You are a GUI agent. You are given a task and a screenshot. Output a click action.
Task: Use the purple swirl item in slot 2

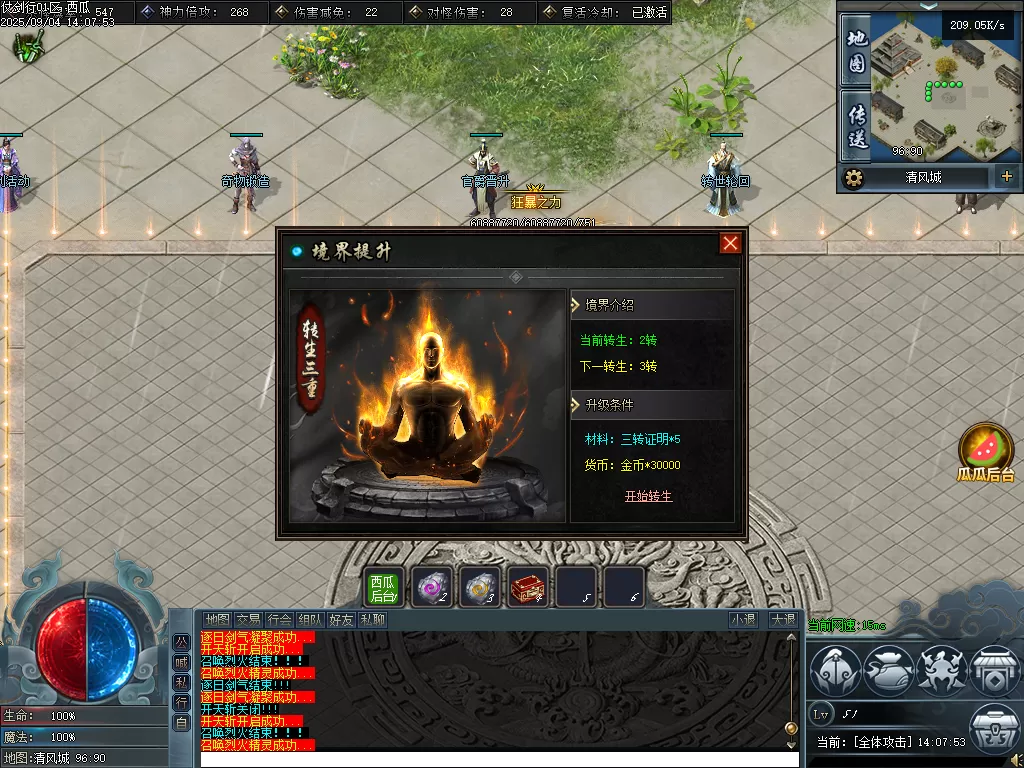pyautogui.click(x=432, y=587)
